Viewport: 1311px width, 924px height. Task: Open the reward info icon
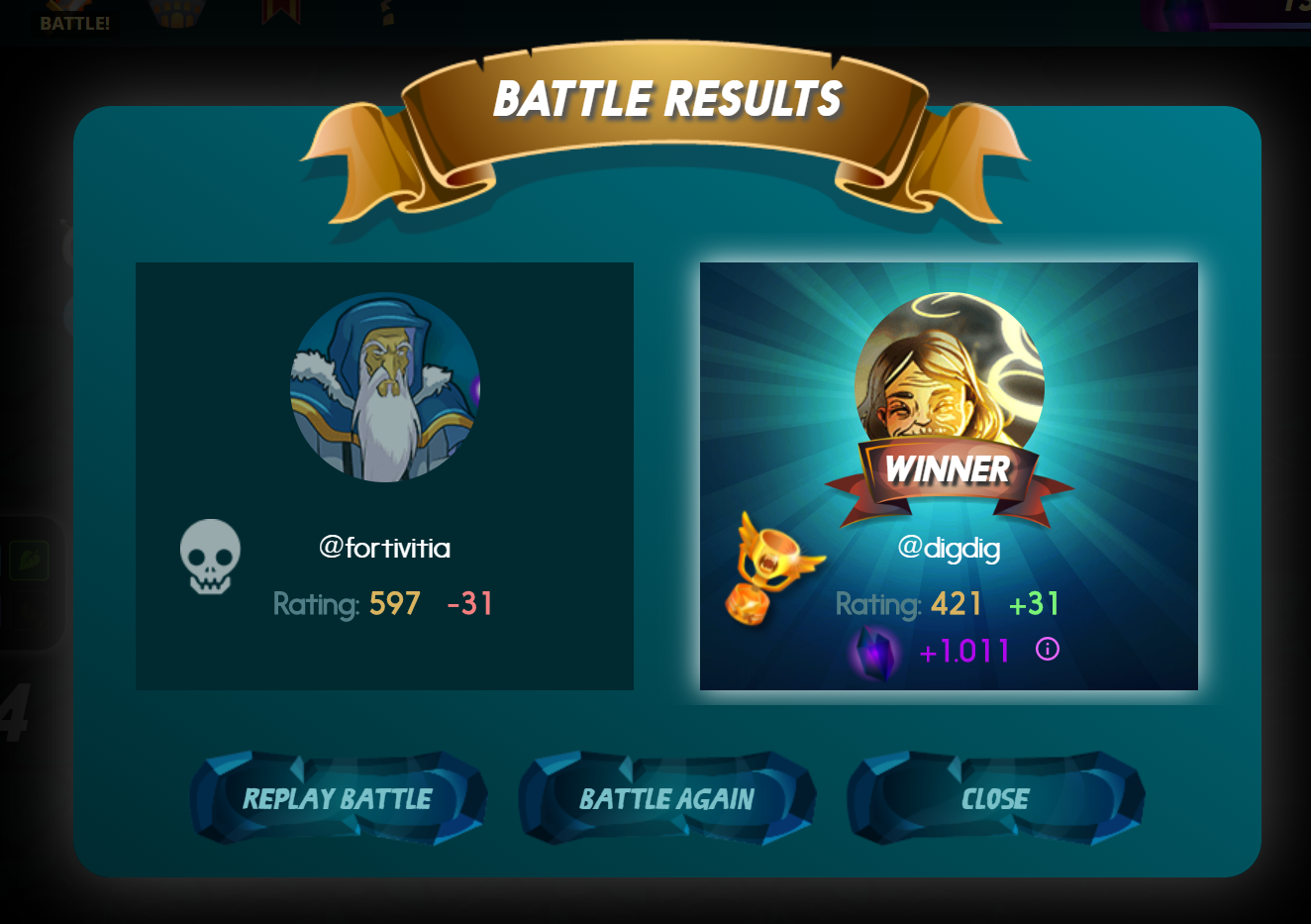pos(1047,650)
